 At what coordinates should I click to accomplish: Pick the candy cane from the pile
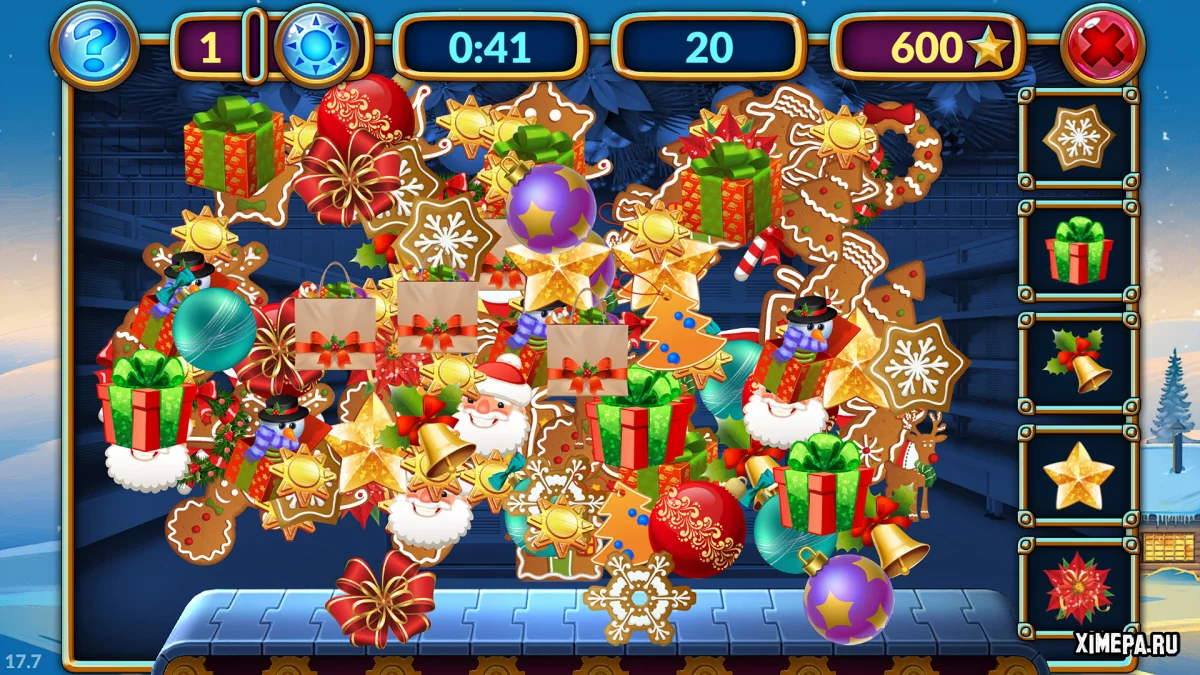757,254
